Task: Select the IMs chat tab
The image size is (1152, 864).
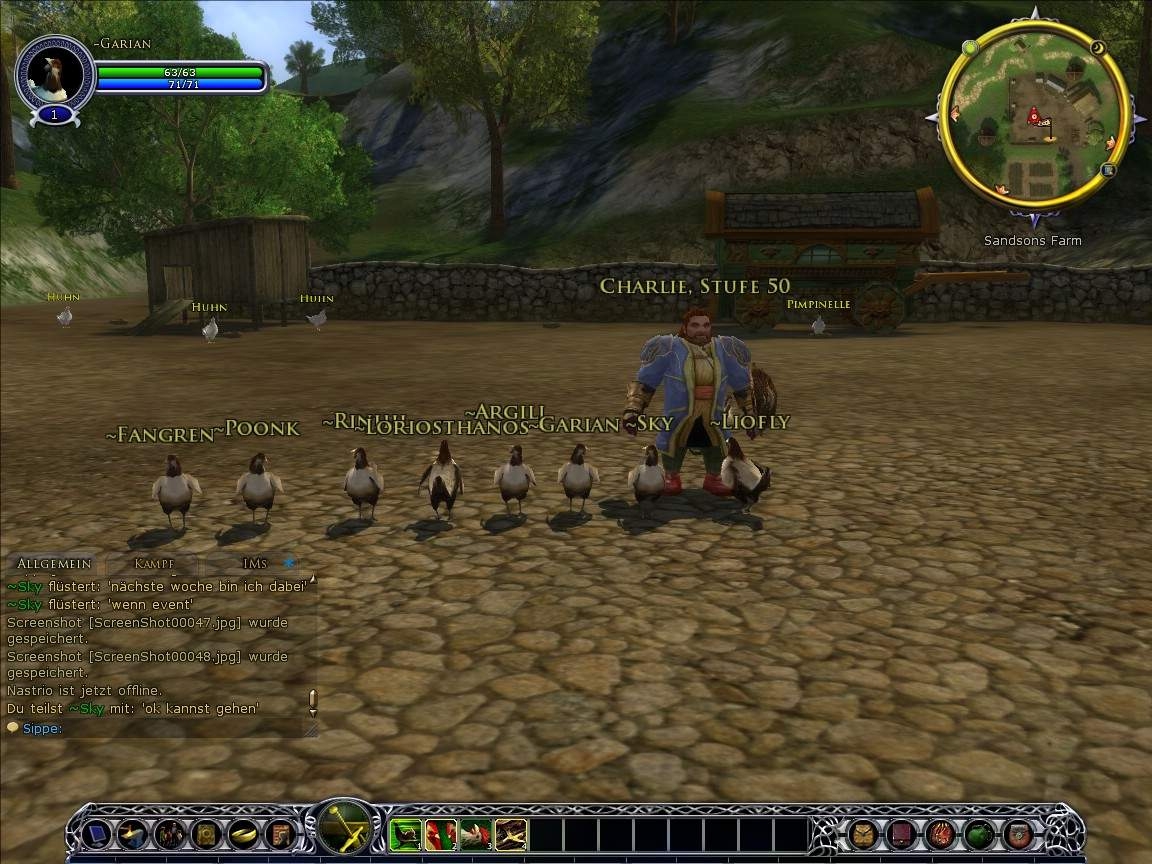Action: click(x=255, y=564)
